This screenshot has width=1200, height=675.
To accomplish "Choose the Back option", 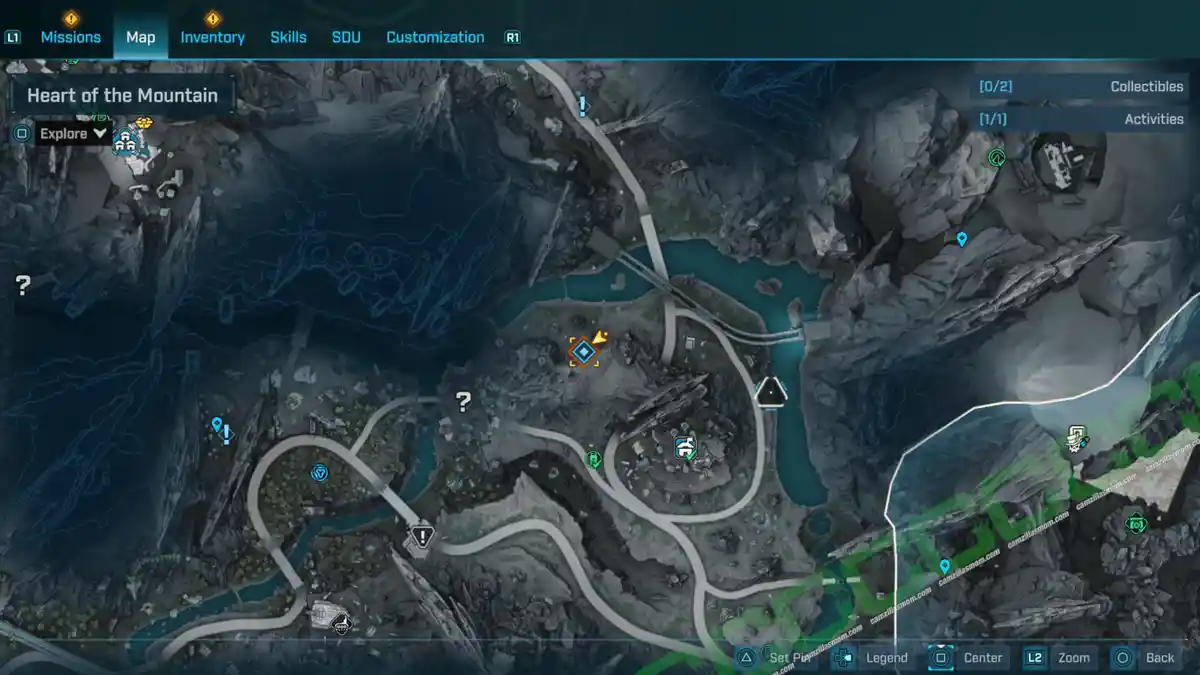I will pos(1160,657).
